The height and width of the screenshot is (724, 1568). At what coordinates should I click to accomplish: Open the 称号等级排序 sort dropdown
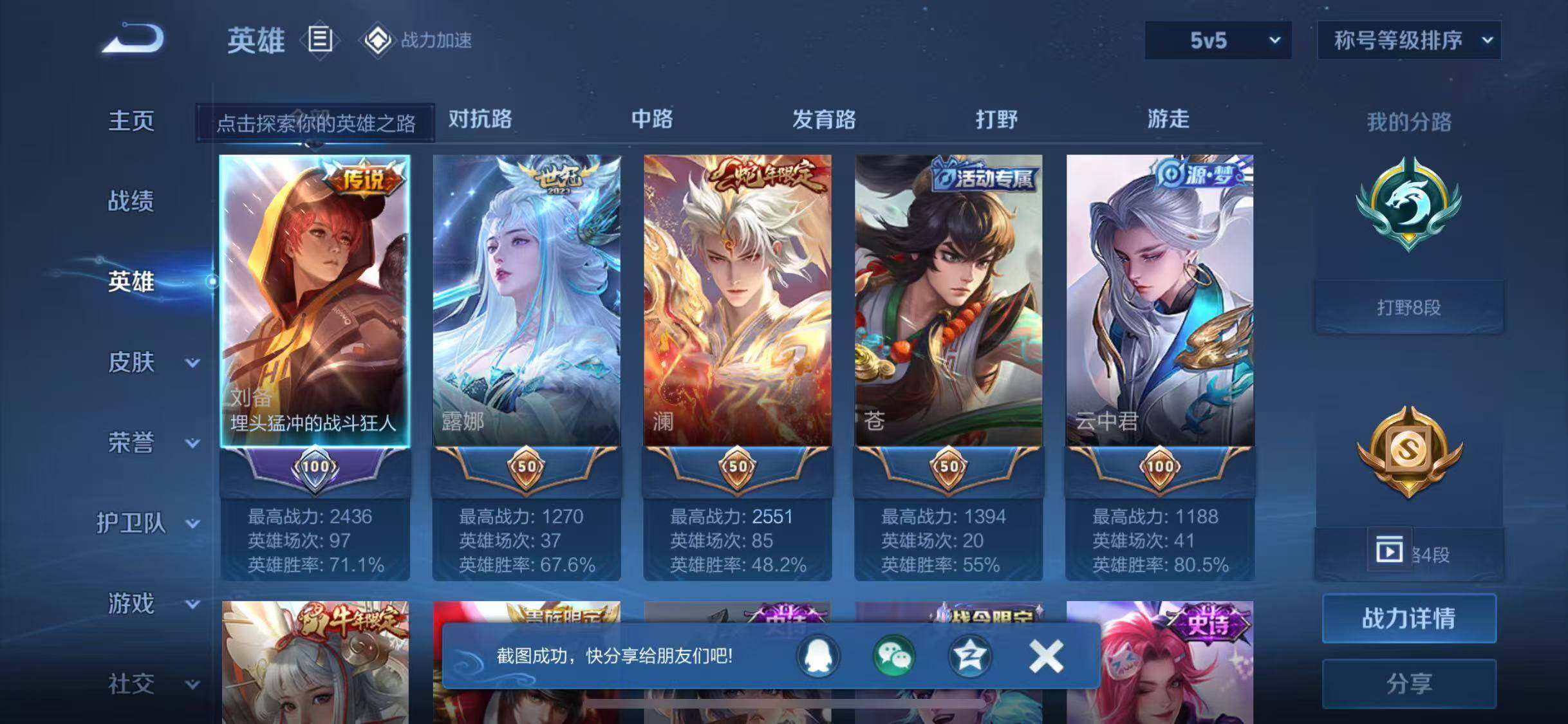(x=1408, y=41)
